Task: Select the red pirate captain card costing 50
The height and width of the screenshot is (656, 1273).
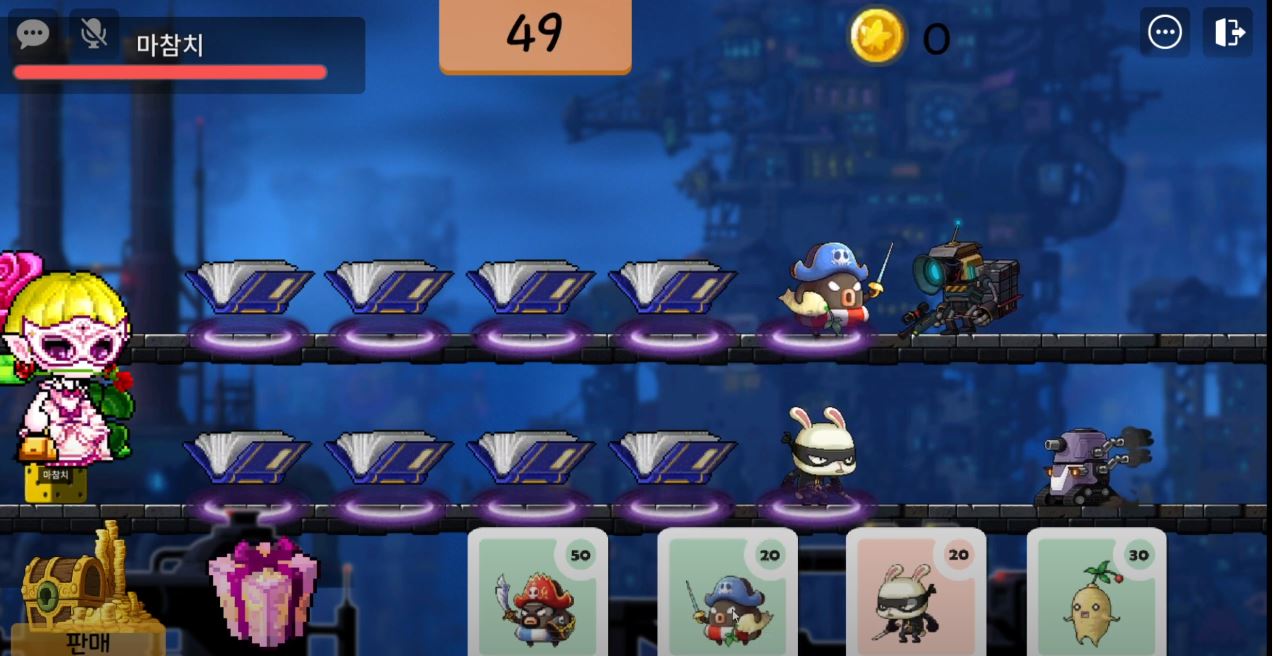Action: point(537,592)
